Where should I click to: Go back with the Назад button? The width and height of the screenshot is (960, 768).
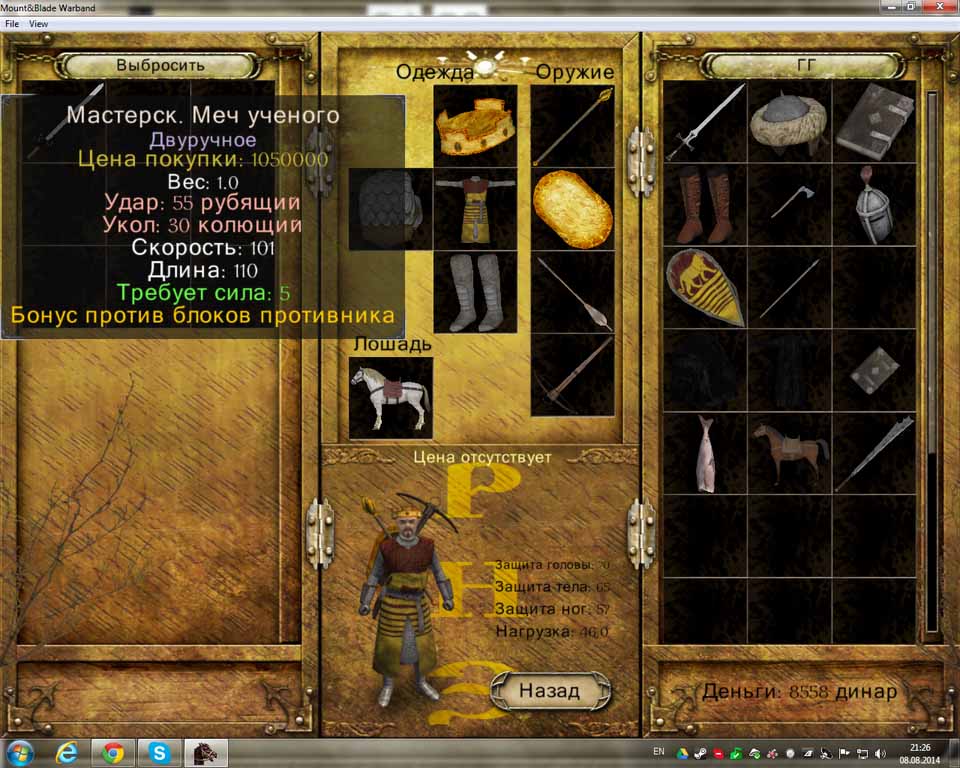(548, 690)
